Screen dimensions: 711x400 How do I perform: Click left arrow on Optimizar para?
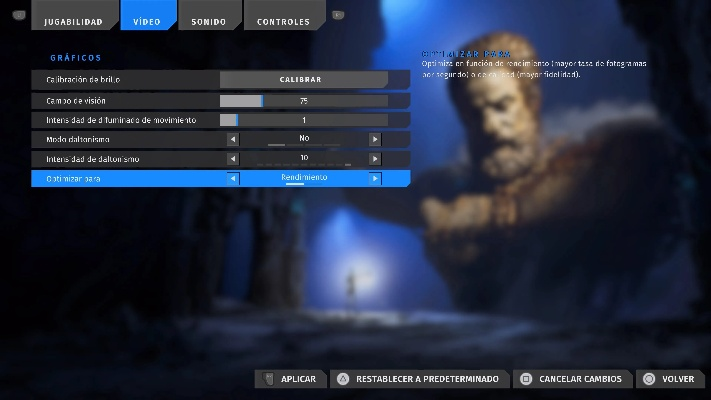click(233, 179)
